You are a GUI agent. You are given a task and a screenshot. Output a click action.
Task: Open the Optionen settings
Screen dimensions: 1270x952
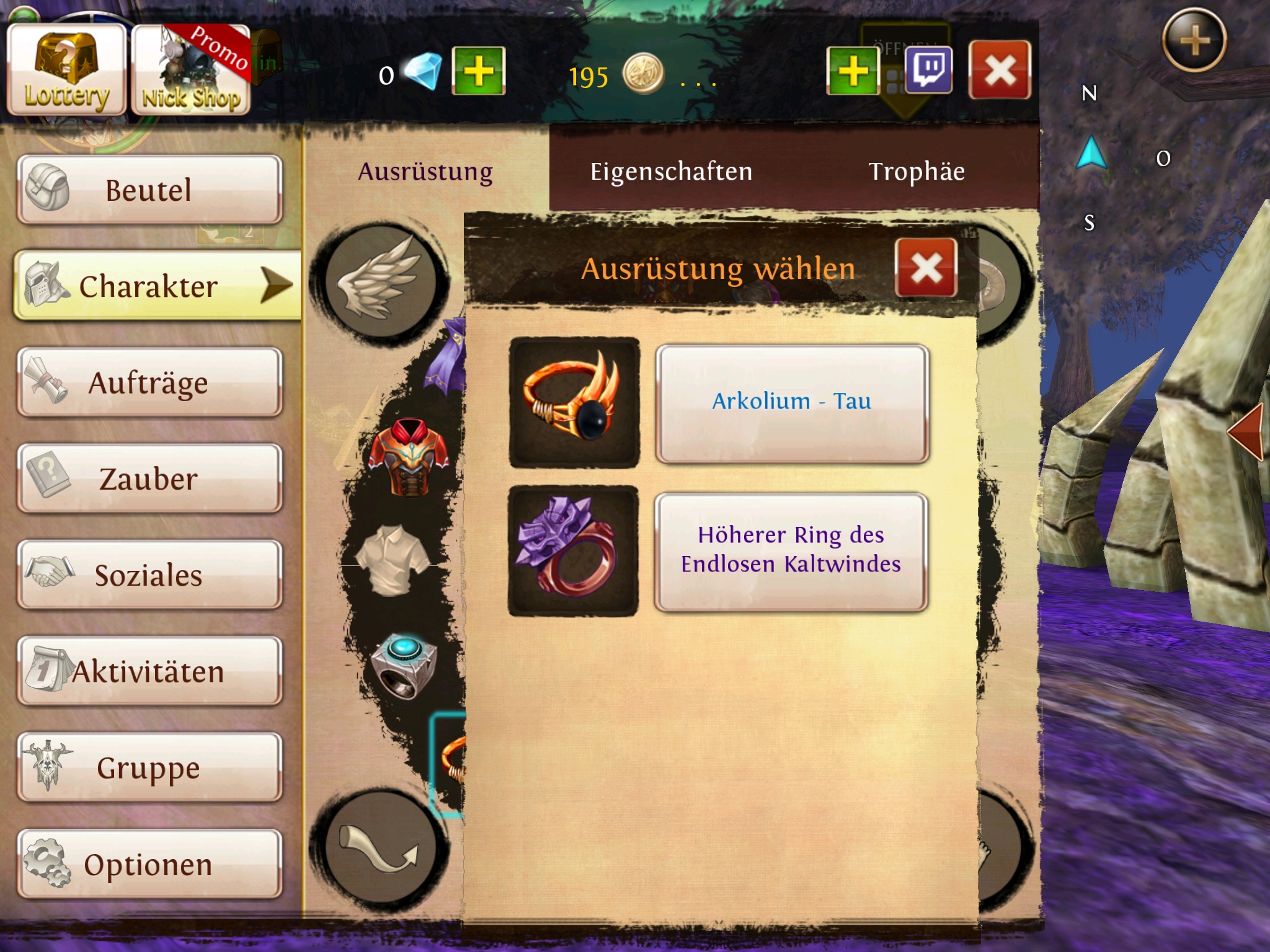pyautogui.click(x=149, y=864)
